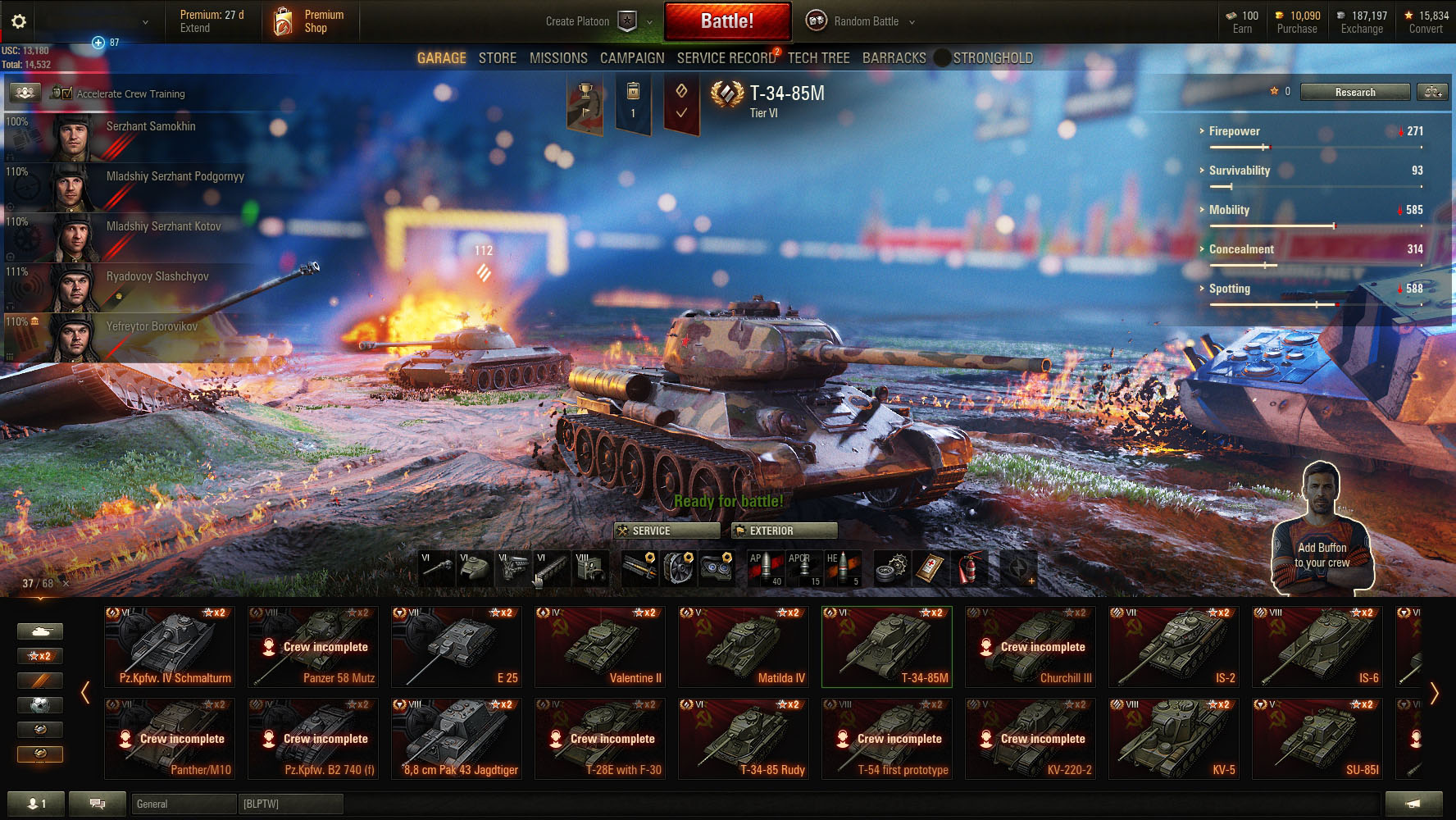The width and height of the screenshot is (1456, 820).
Task: Select crew member Serzhant Samokhin
Action: [151, 126]
